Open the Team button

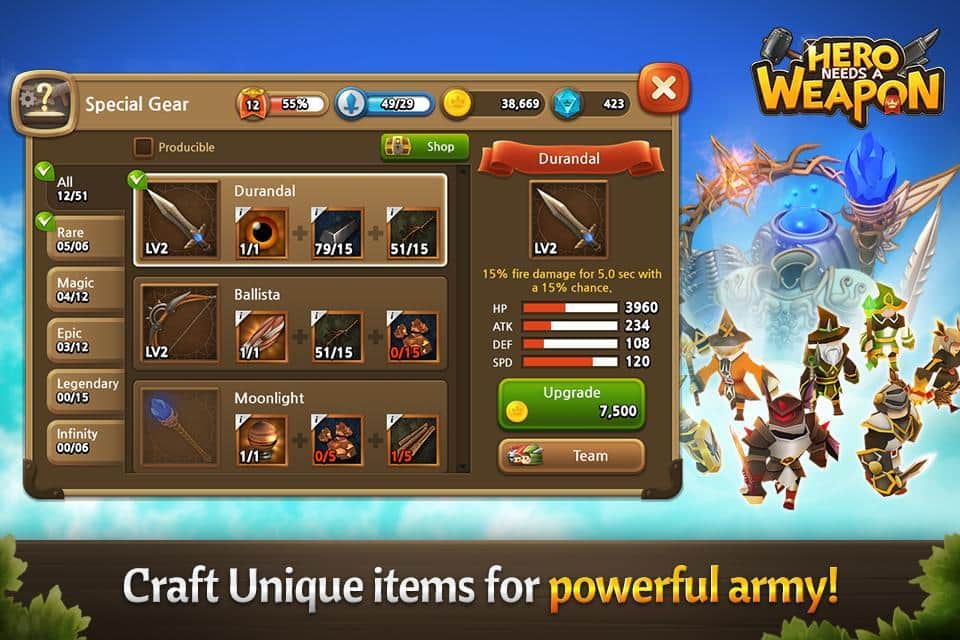click(x=571, y=456)
